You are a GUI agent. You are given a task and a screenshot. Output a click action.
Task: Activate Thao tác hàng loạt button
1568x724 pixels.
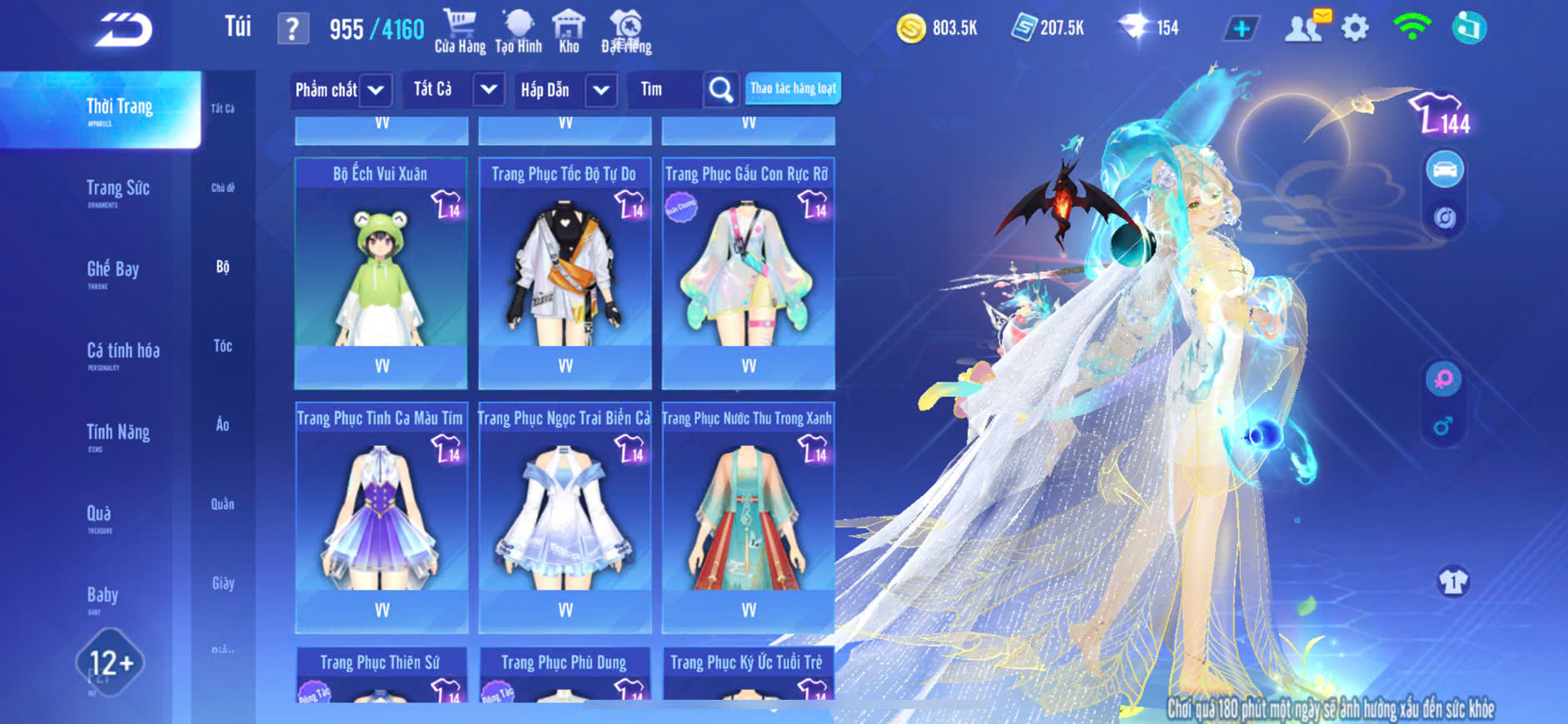click(x=793, y=88)
